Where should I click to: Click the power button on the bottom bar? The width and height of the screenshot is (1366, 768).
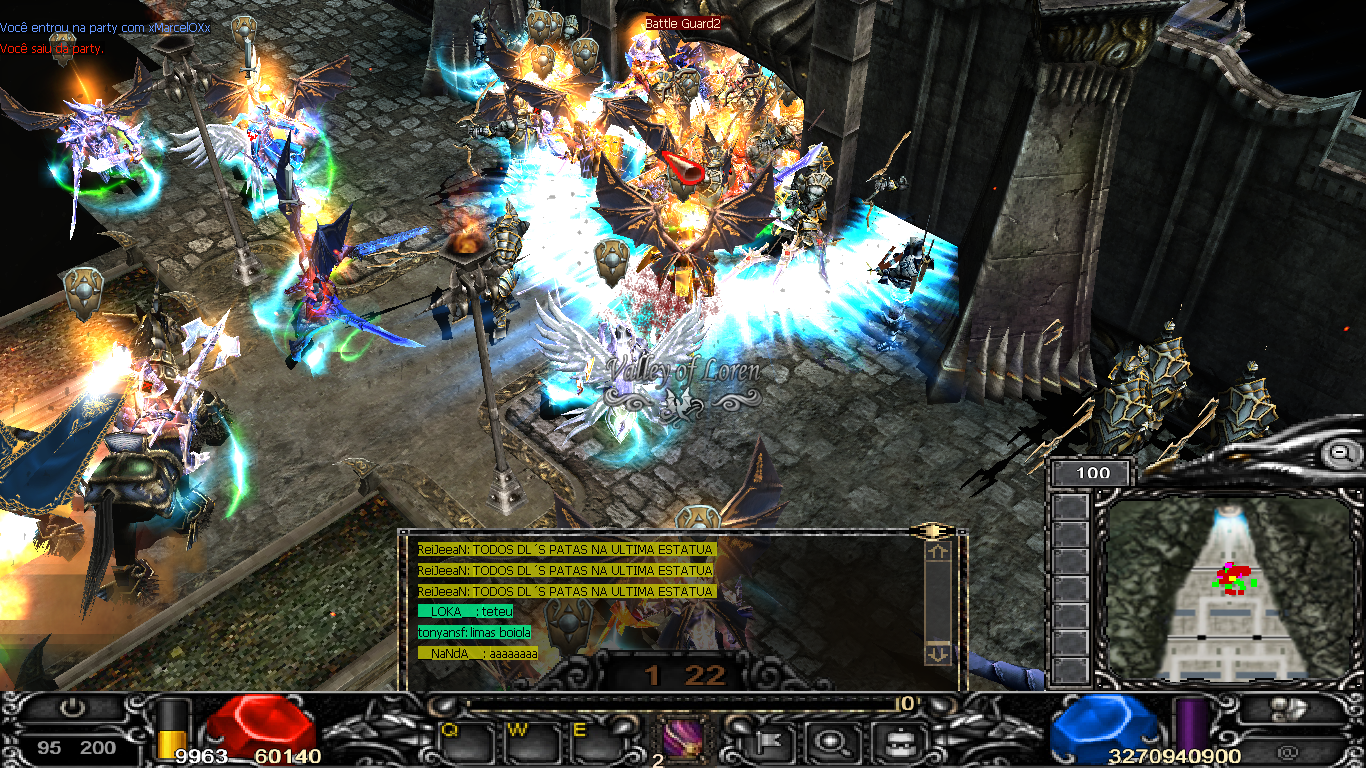[x=72, y=708]
